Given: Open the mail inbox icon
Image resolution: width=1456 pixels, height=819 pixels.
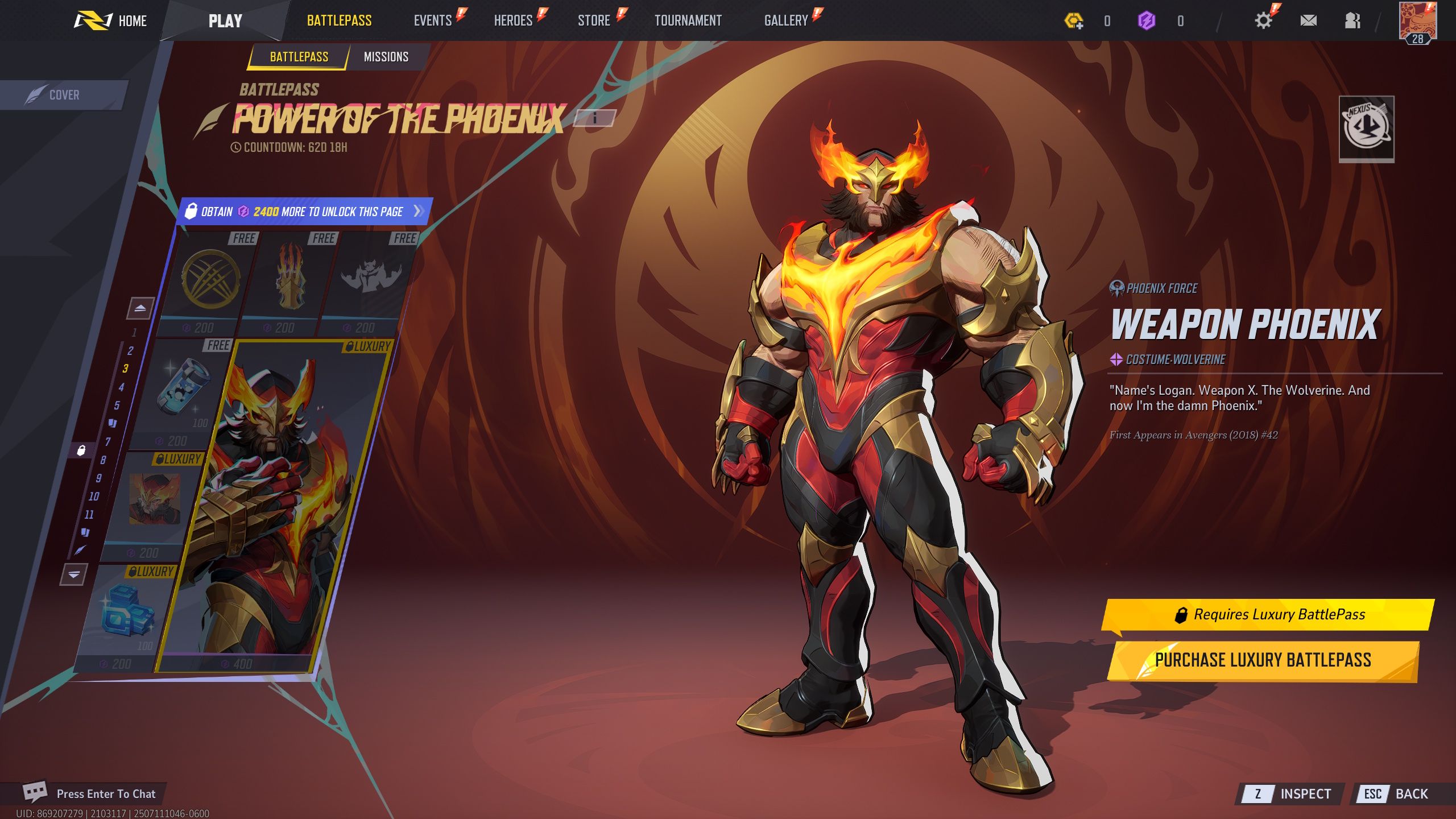Looking at the screenshot, I should (x=1309, y=20).
